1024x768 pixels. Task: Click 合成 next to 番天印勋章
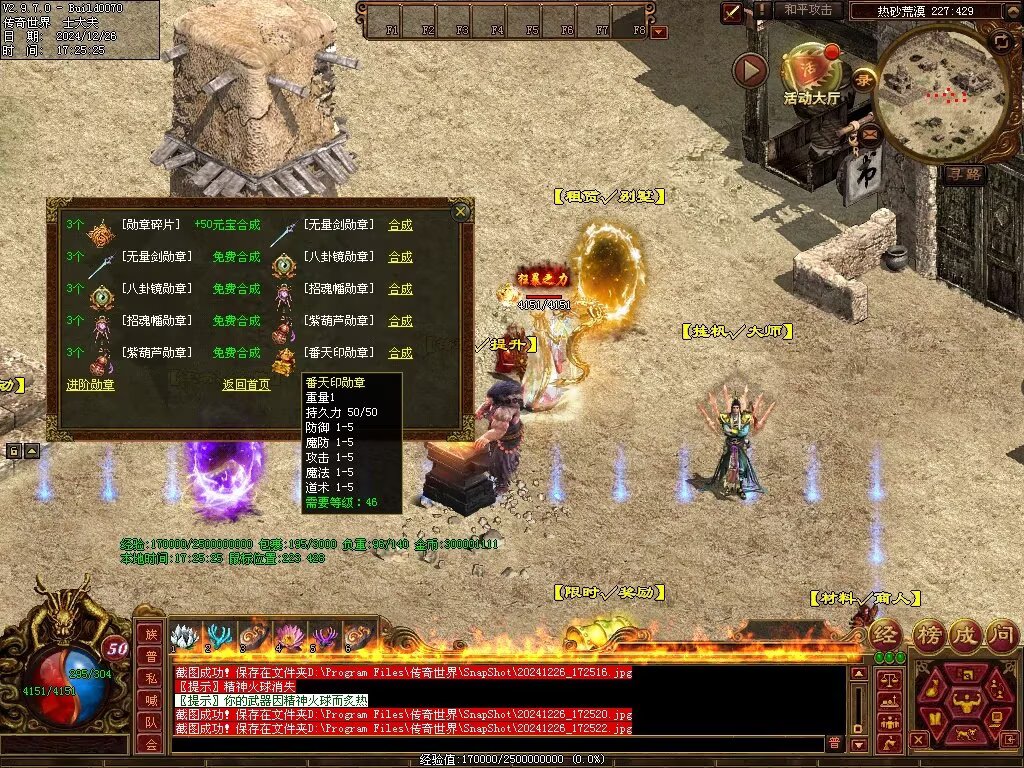click(x=400, y=353)
